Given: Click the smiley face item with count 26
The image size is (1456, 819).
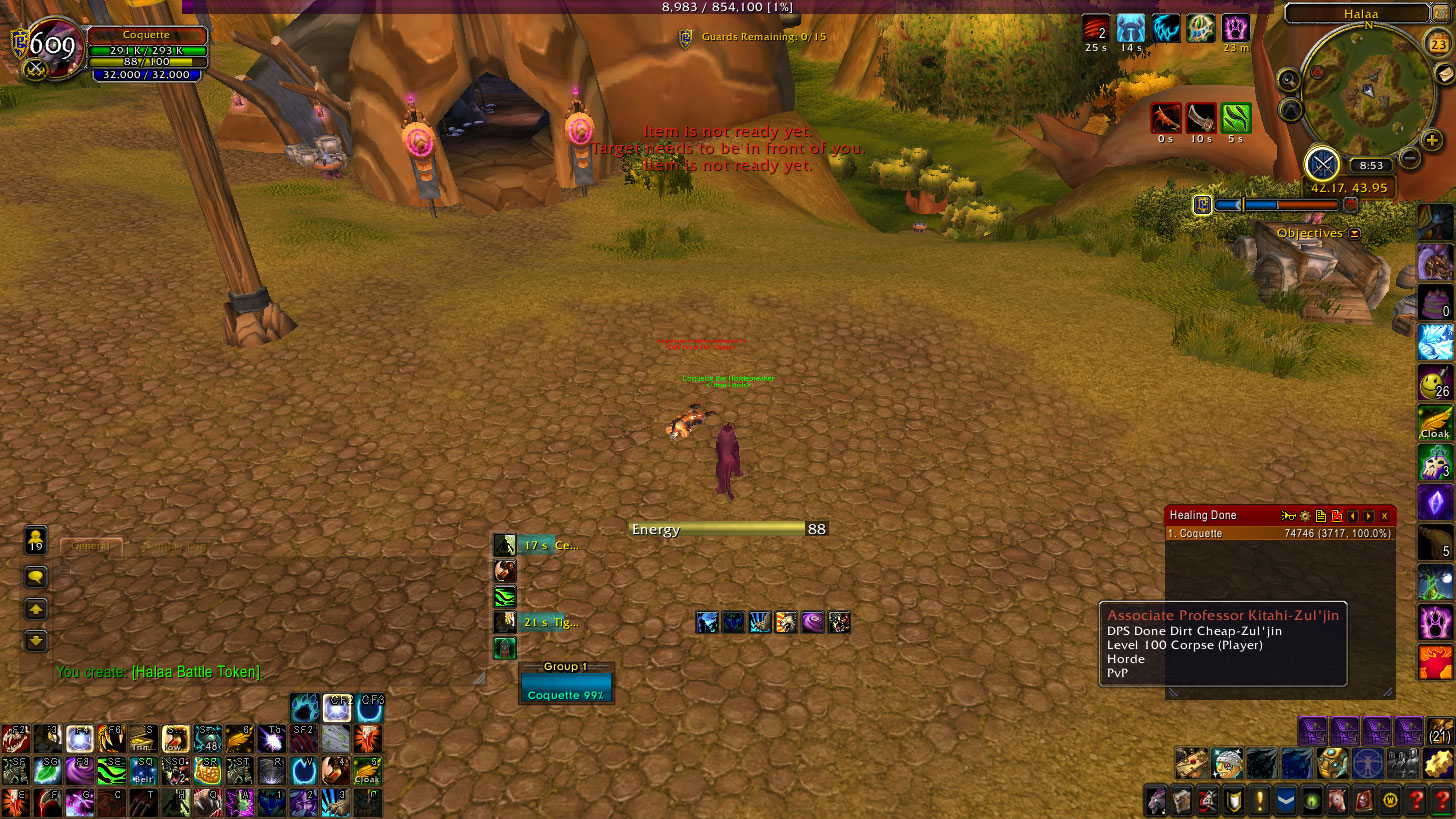Looking at the screenshot, I should [1435, 382].
